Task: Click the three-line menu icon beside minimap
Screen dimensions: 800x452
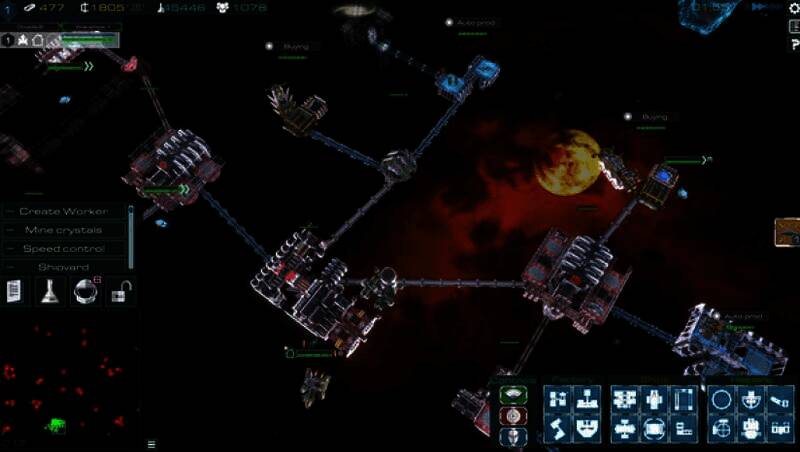Action: point(152,443)
